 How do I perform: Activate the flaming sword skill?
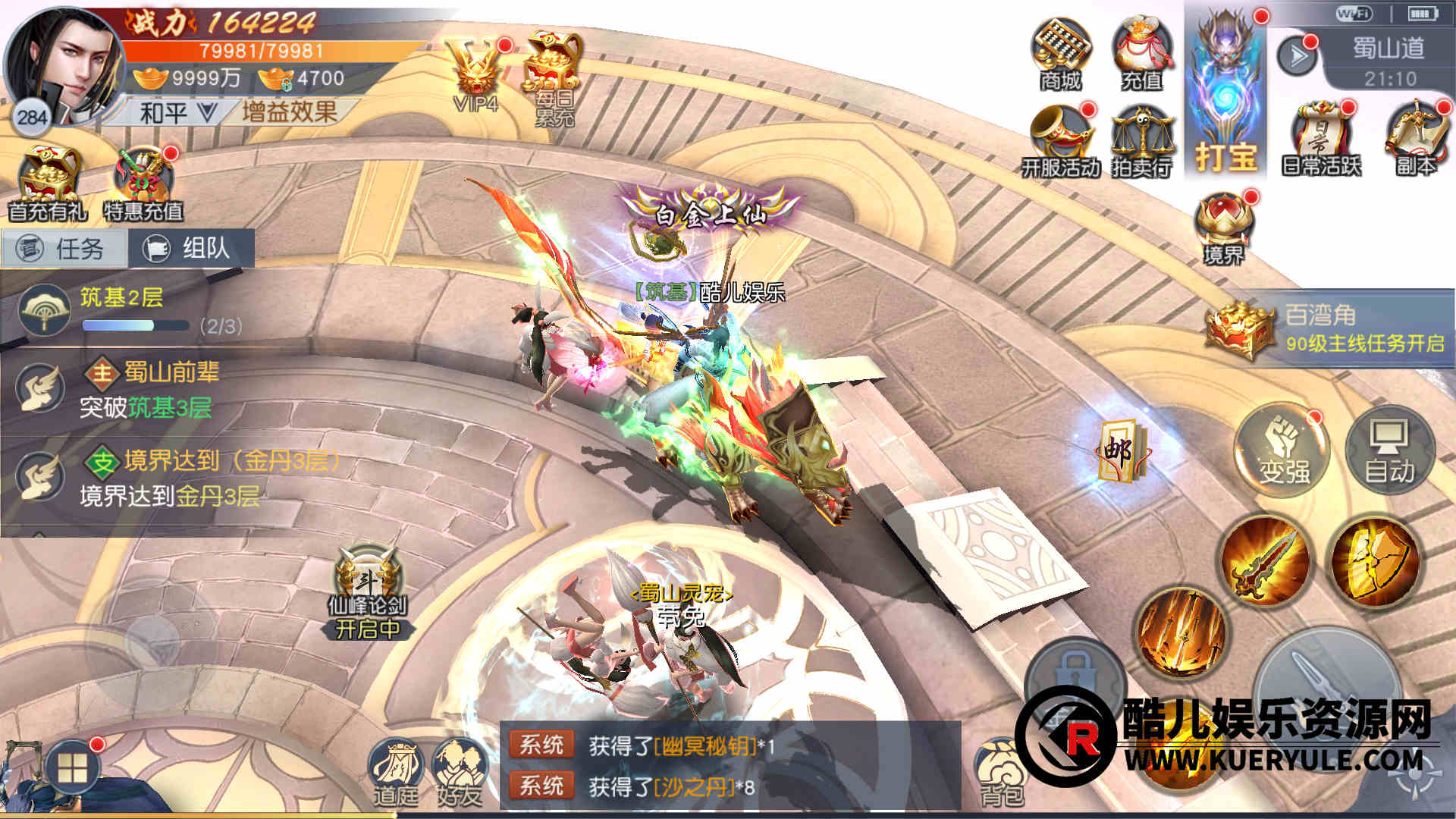(x=1264, y=562)
